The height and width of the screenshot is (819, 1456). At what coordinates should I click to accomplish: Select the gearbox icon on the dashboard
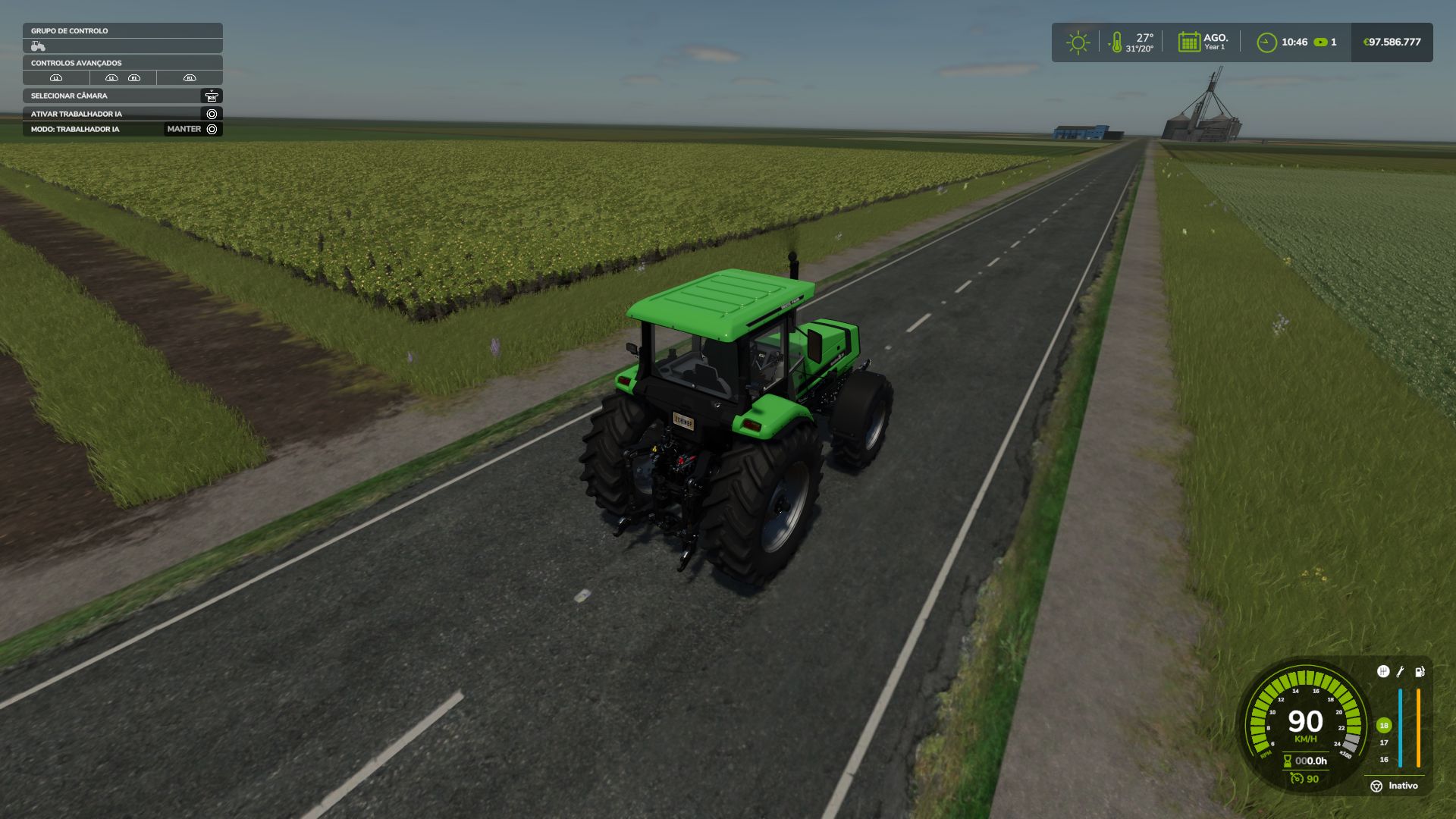(1383, 672)
